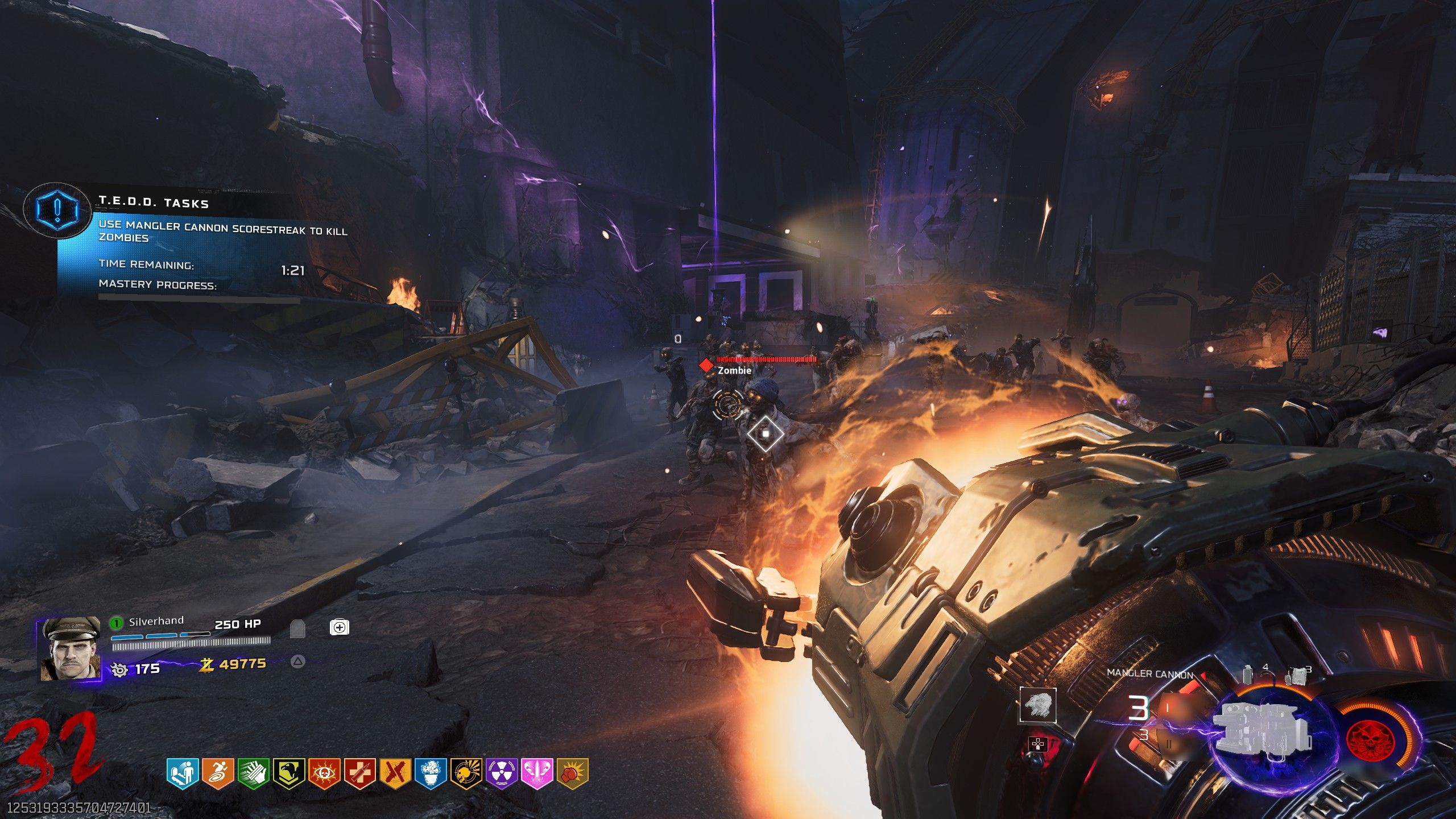Choose the crossed pistols Double Tap perk
This screenshot has width=1456, height=819.
[x=395, y=773]
